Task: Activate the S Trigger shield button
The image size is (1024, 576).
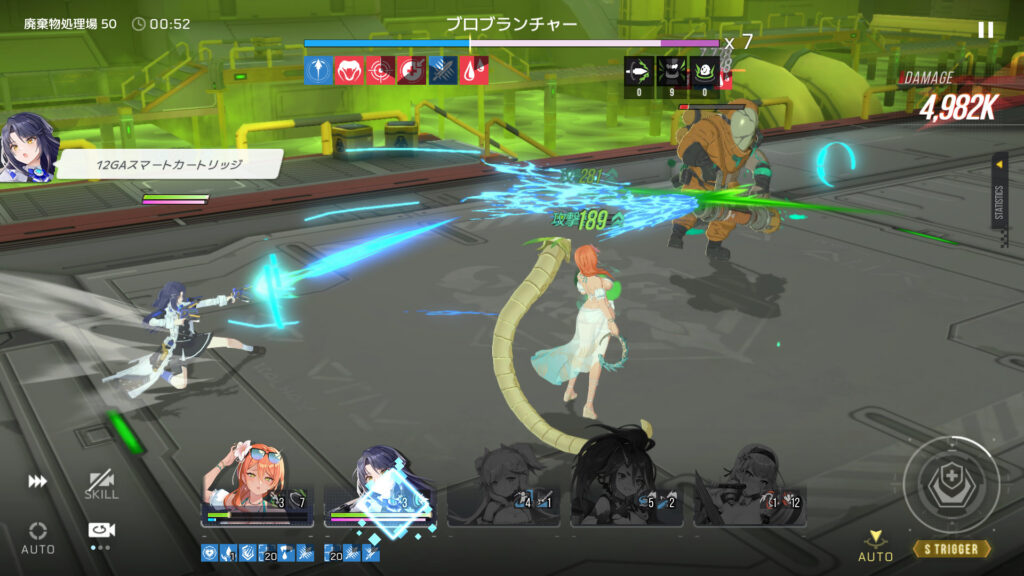Action: 951,487
